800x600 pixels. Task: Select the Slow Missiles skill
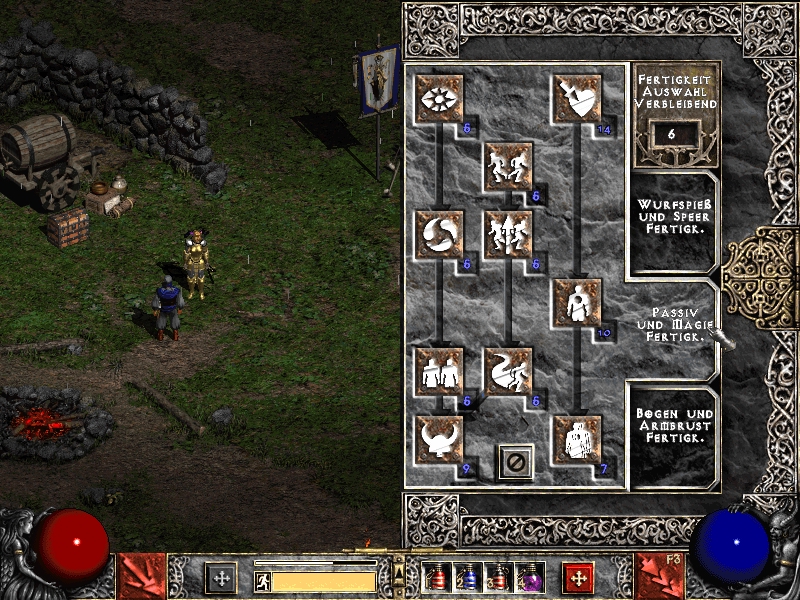pos(438,234)
